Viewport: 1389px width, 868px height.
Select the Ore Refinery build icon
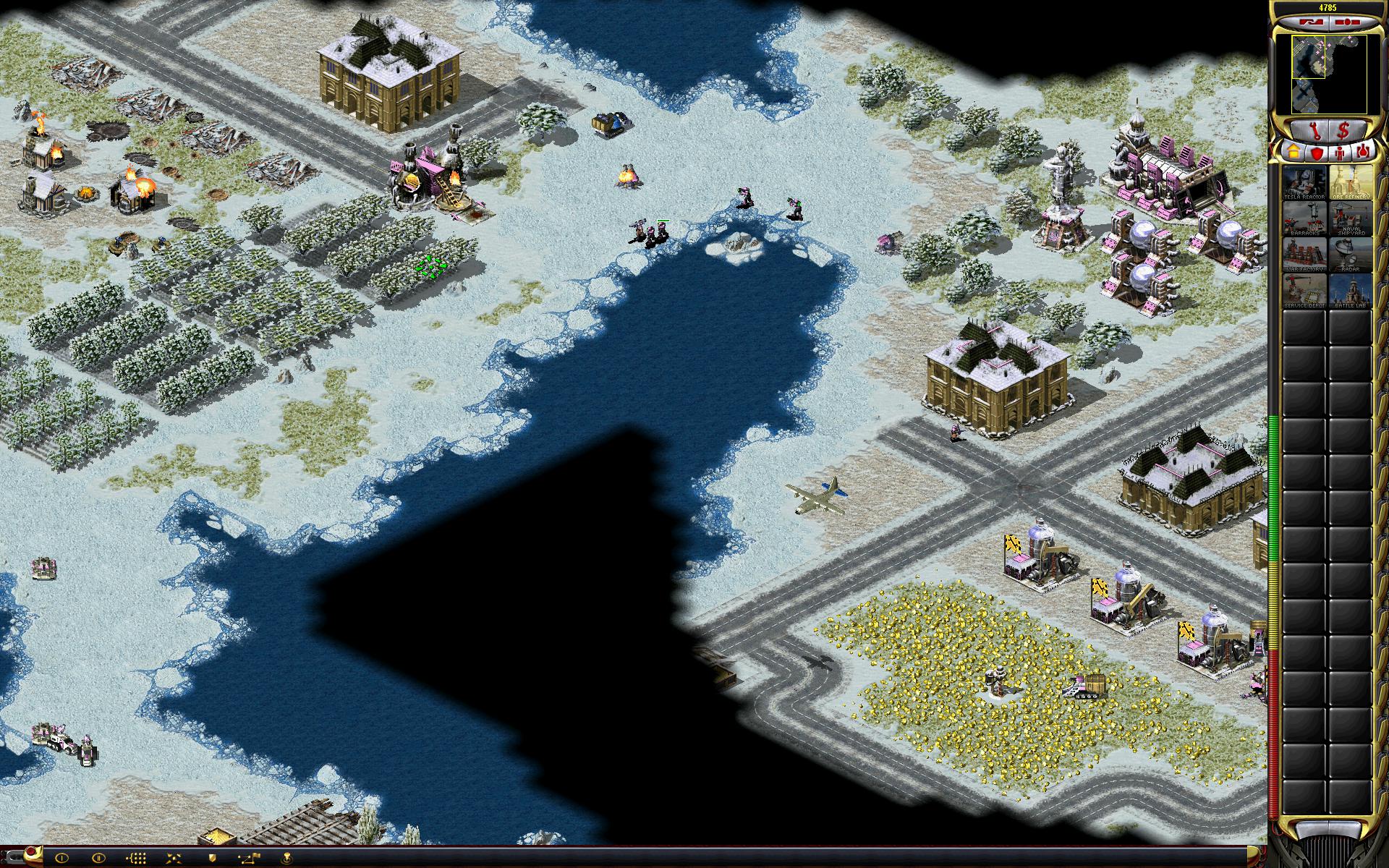[x=1350, y=184]
